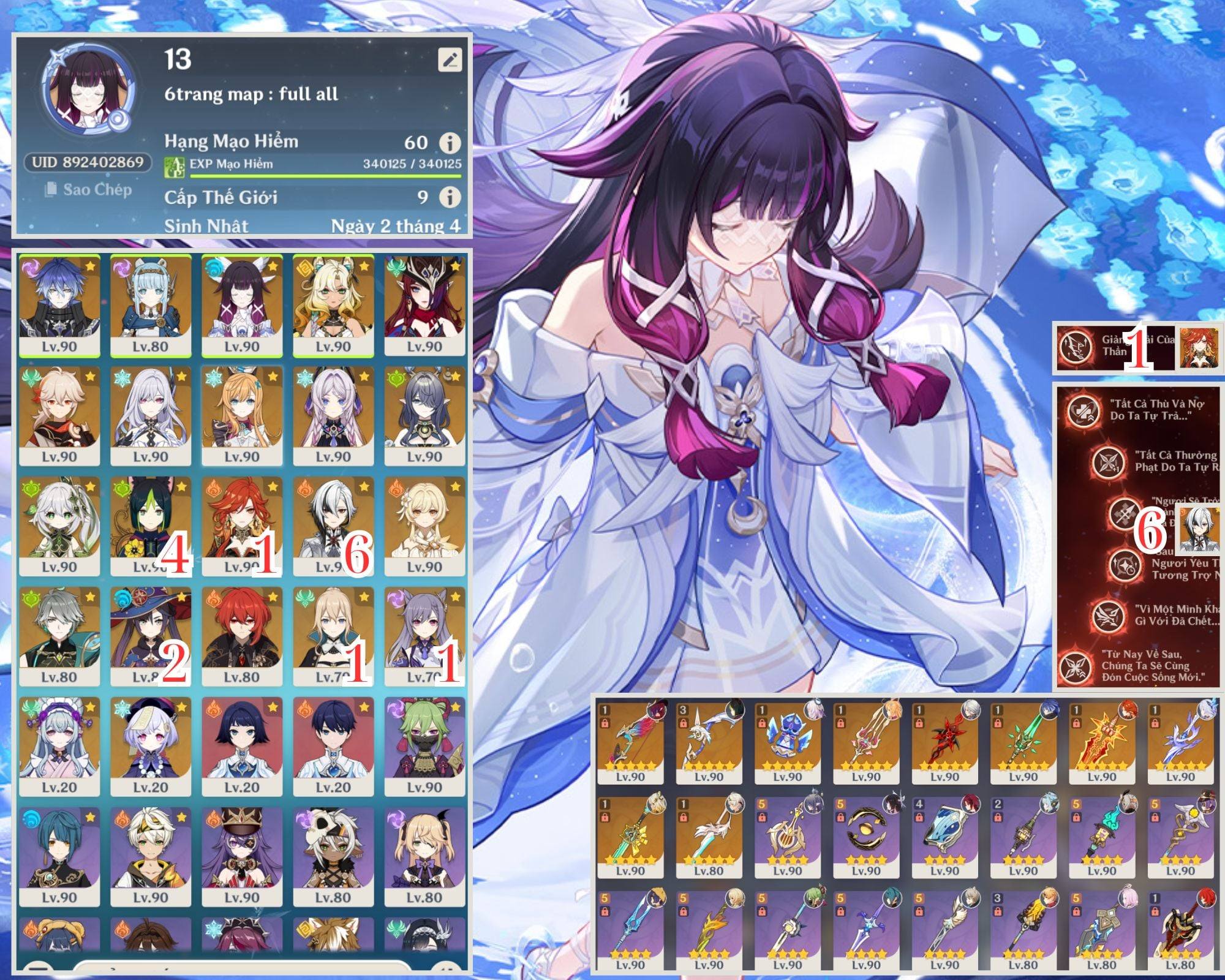Image resolution: width=1225 pixels, height=980 pixels.
Task: Select the red scythe polearm weapon slot
Action: (x=944, y=741)
